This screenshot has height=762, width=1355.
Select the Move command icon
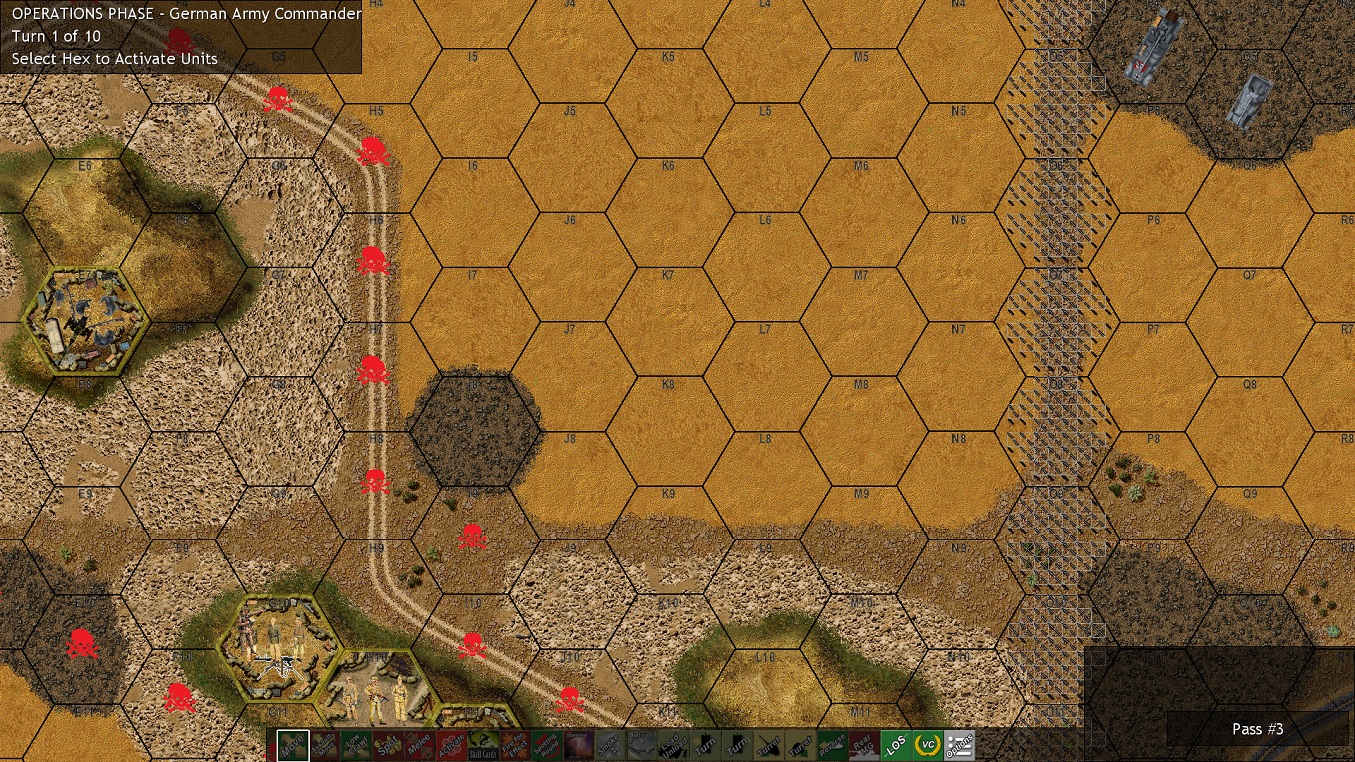(293, 745)
